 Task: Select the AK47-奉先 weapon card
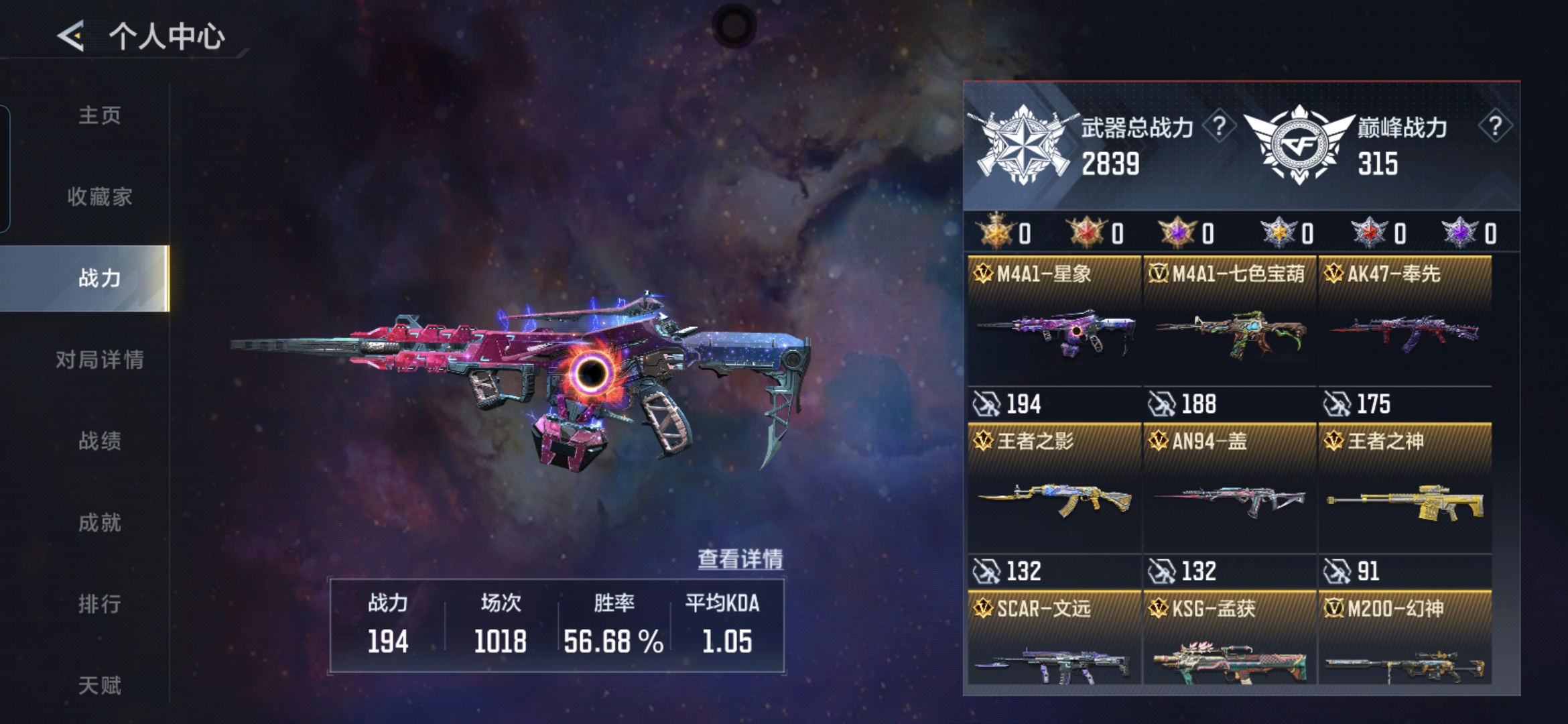tap(1405, 328)
